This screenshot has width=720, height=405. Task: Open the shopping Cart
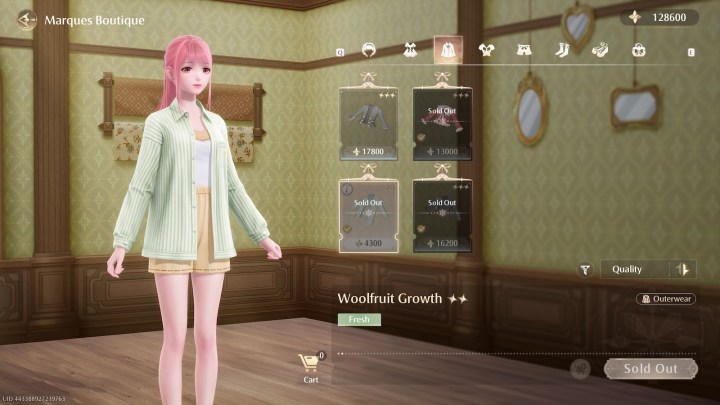(310, 366)
